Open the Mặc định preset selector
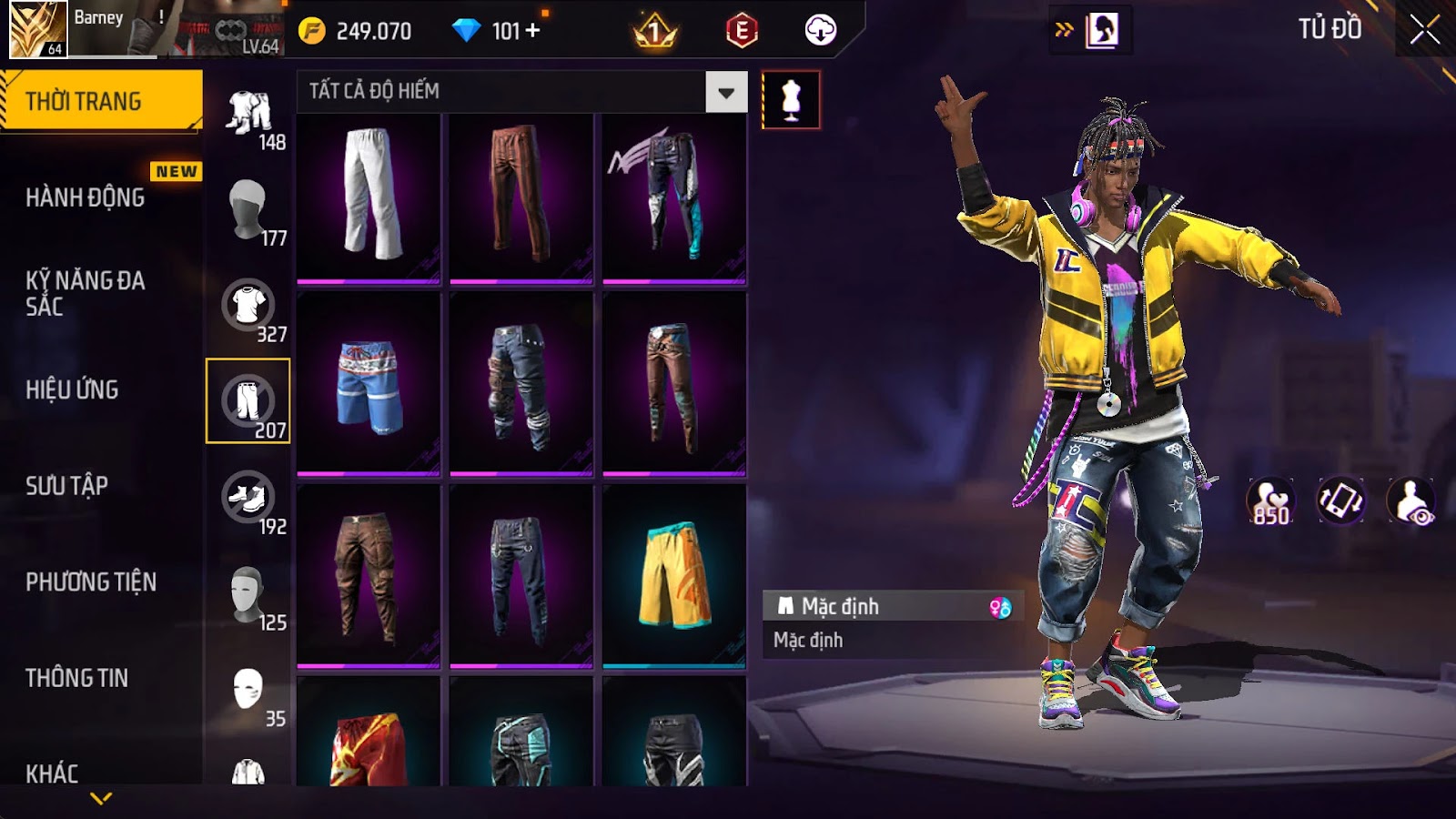1456x819 pixels. coord(892,607)
